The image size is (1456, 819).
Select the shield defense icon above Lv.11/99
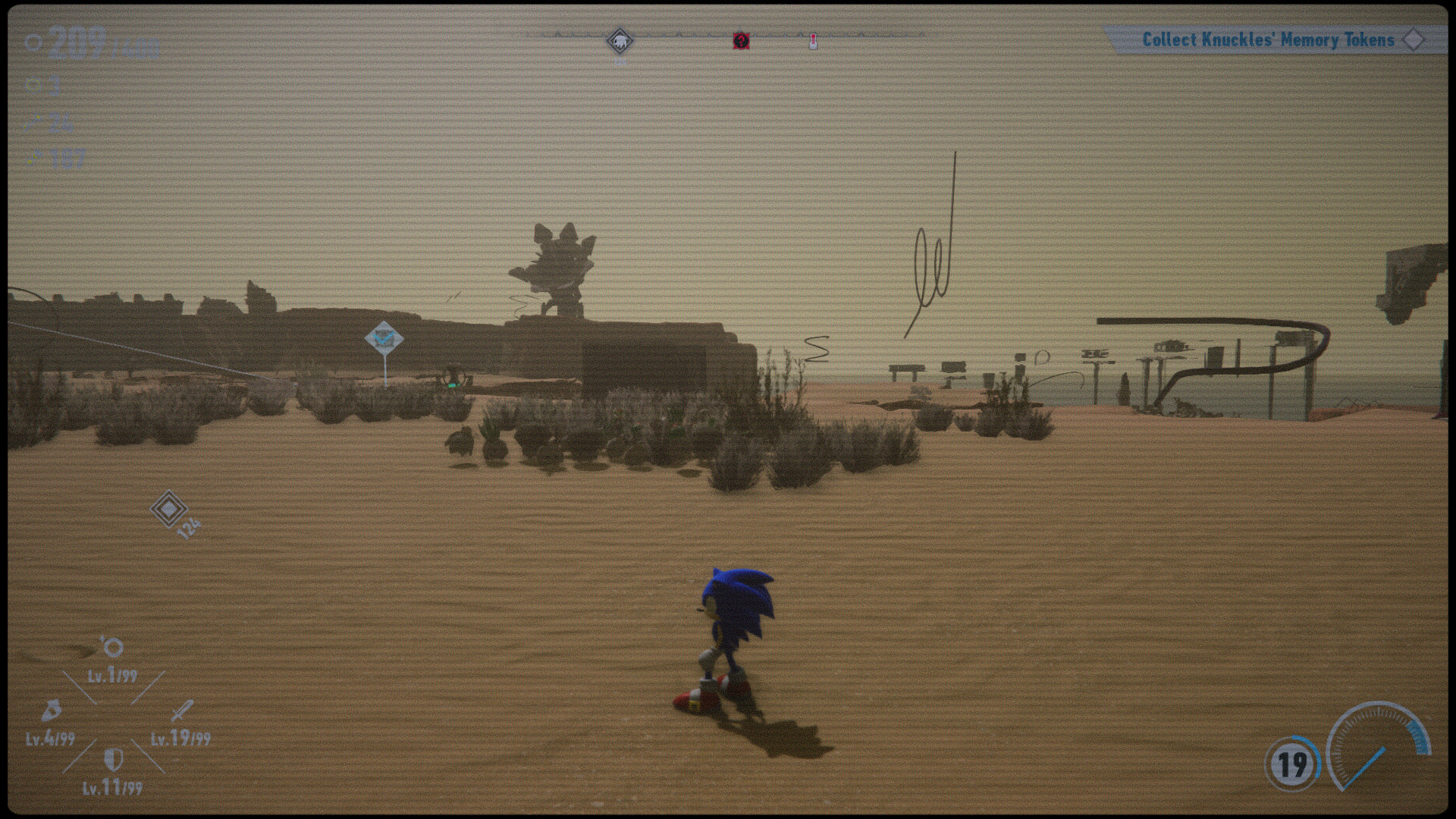point(112,758)
